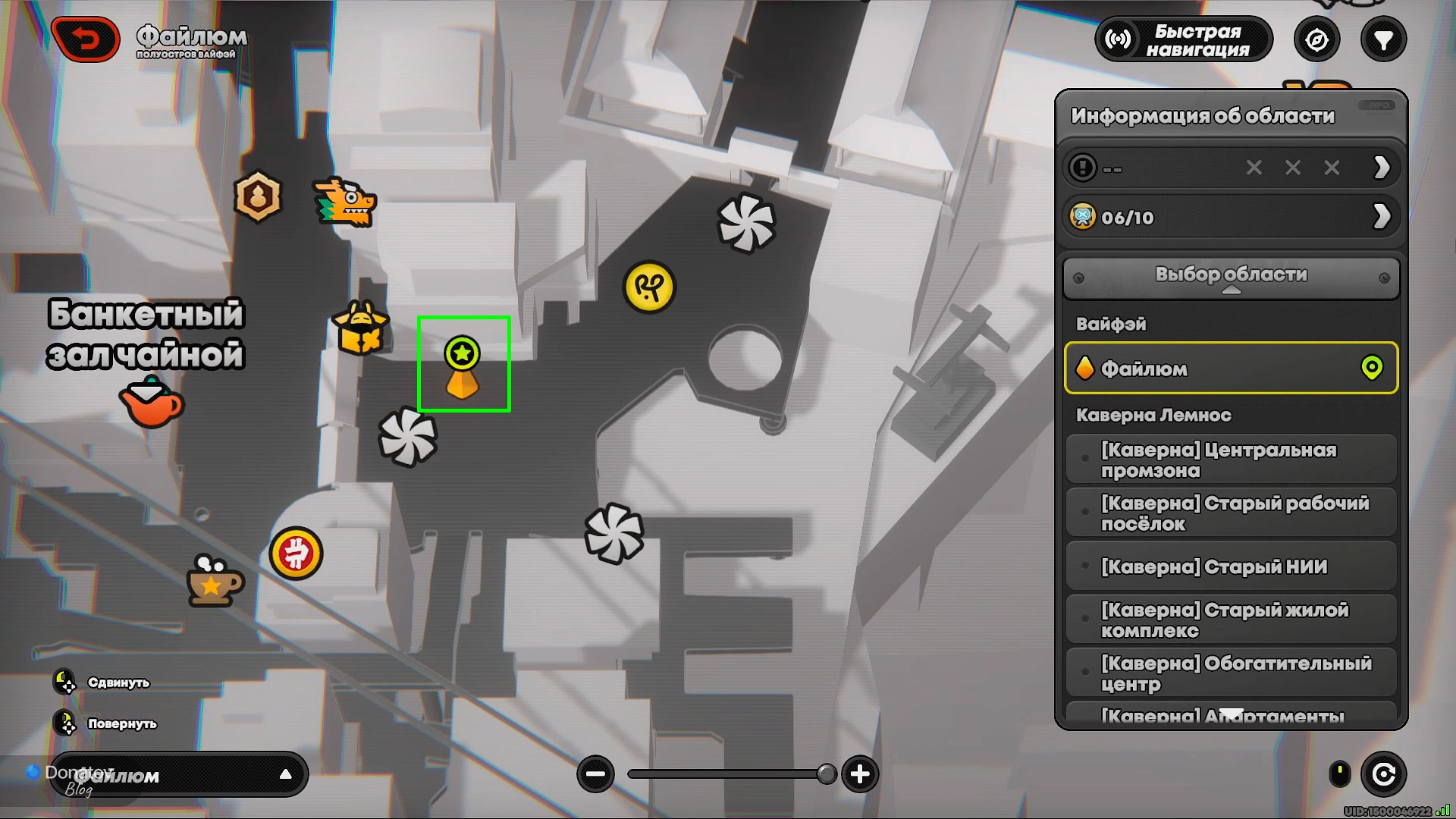Open the map filter funnel button
1456x819 pixels.
click(x=1383, y=40)
